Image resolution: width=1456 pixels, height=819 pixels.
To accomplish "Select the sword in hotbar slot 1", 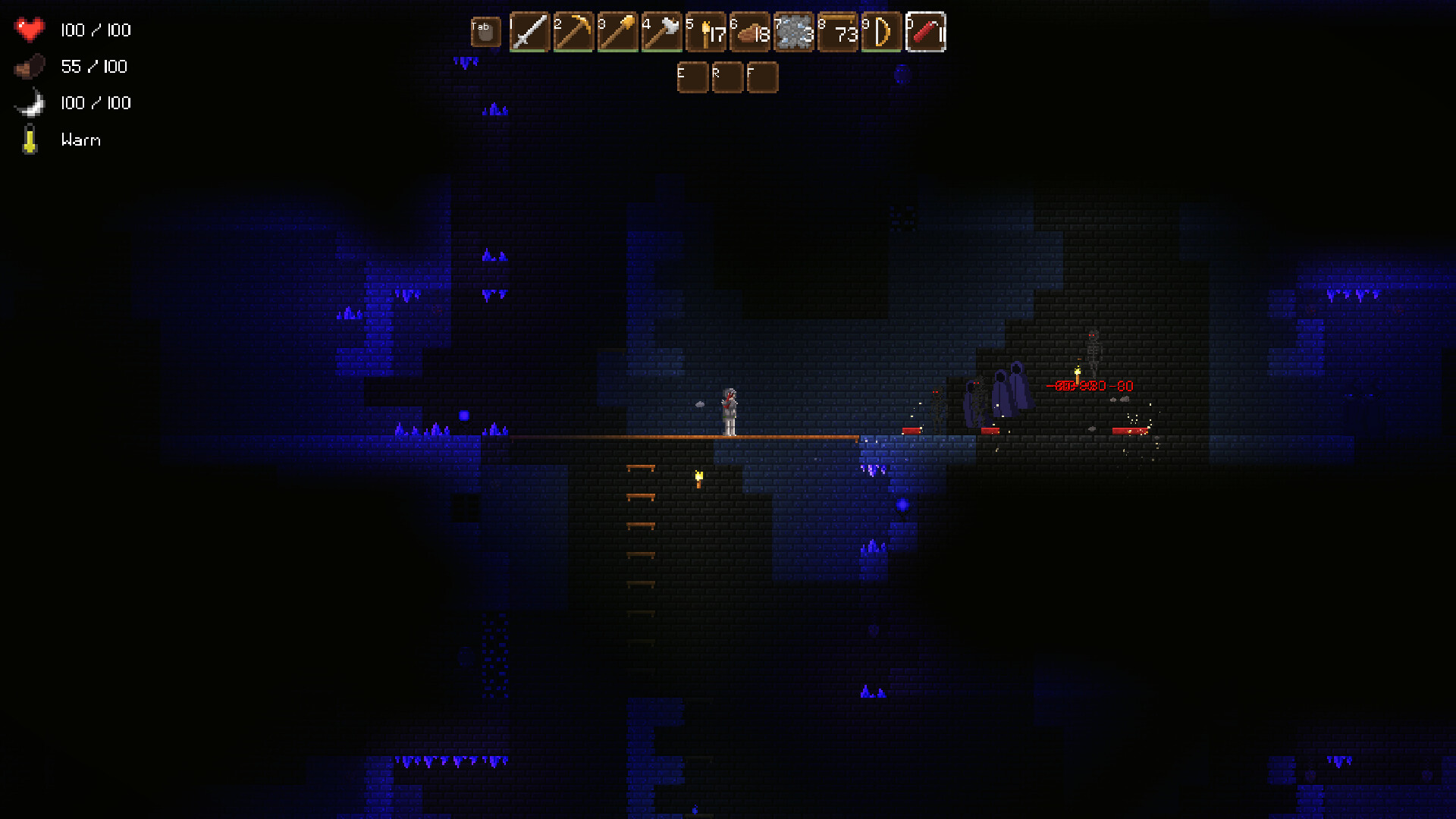I will [530, 32].
